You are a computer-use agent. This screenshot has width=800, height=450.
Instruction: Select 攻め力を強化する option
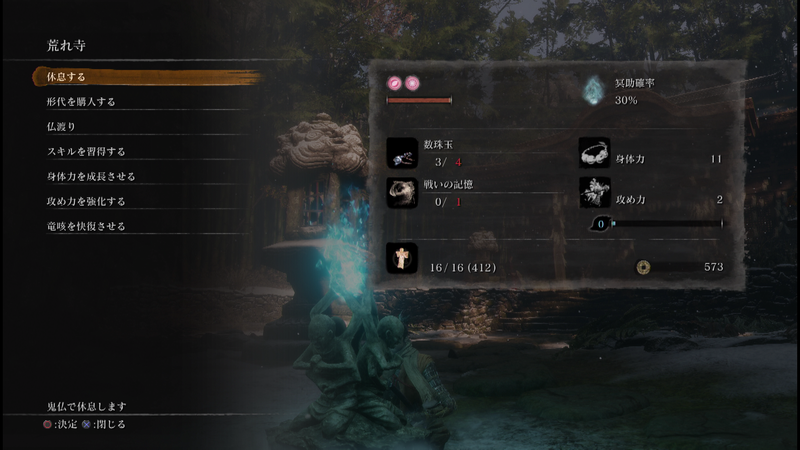(x=86, y=202)
